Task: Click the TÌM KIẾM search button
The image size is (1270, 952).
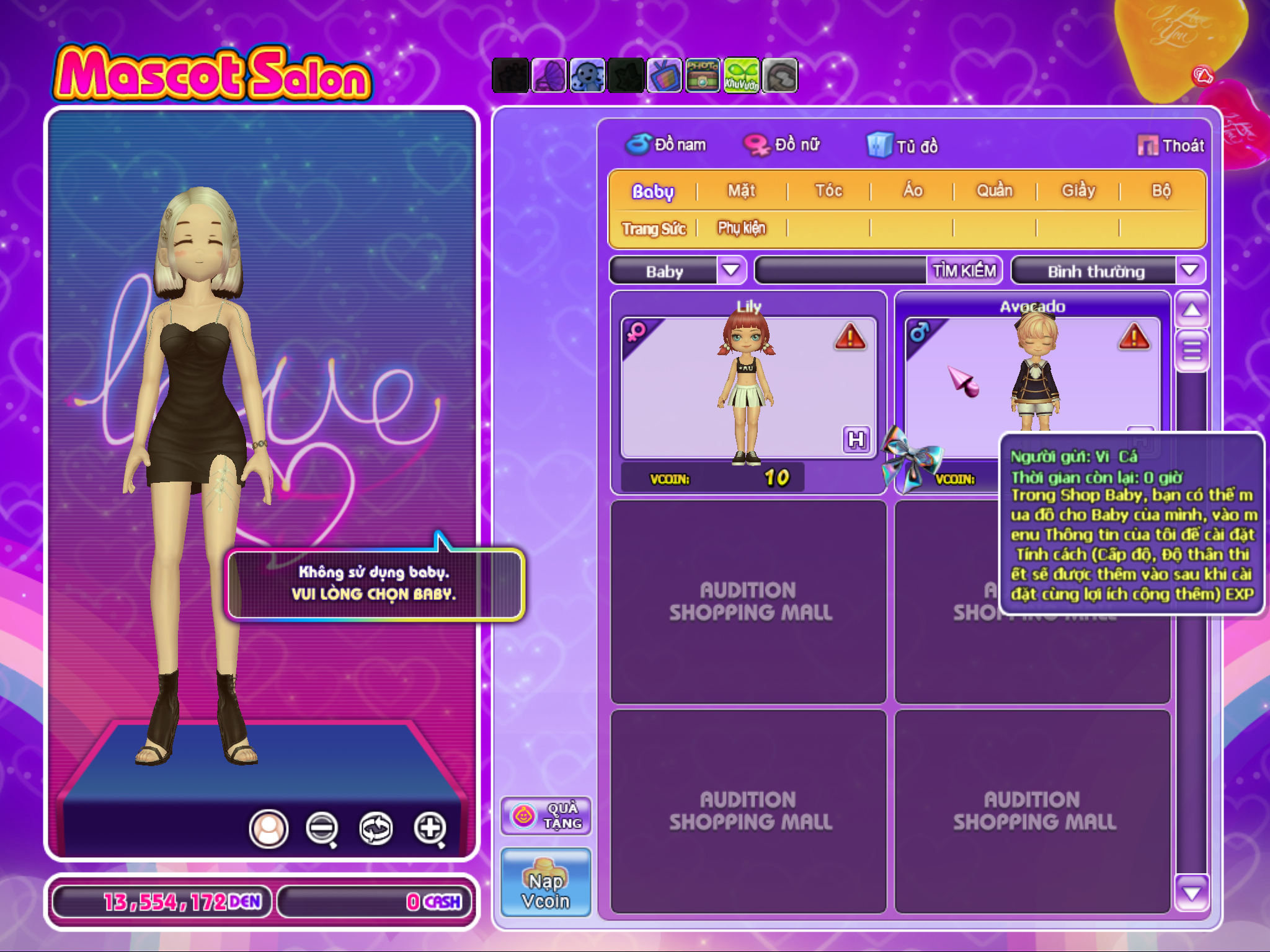Action: coord(964,271)
